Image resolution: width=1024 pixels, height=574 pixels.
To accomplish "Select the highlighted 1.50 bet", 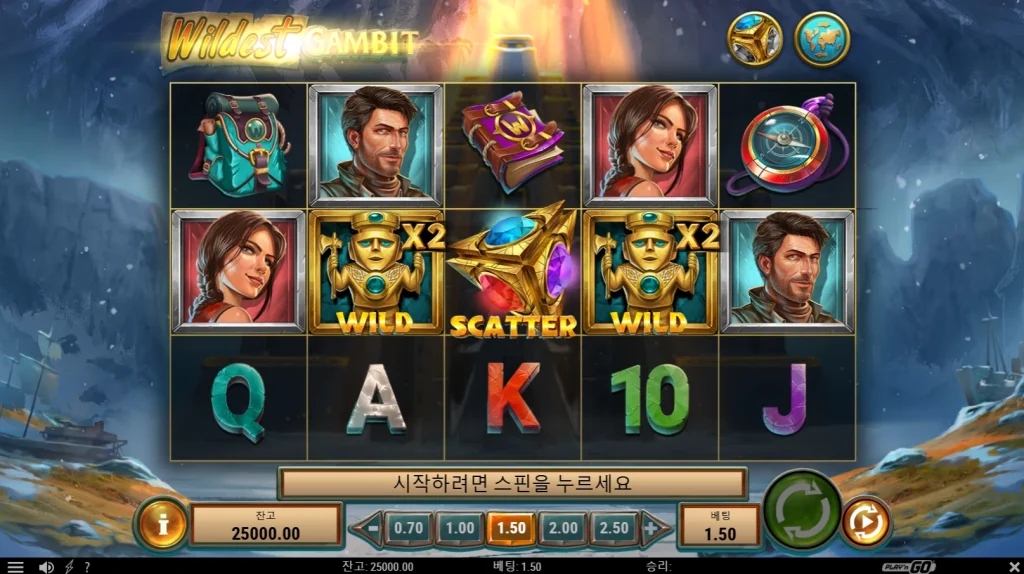I will 511,528.
